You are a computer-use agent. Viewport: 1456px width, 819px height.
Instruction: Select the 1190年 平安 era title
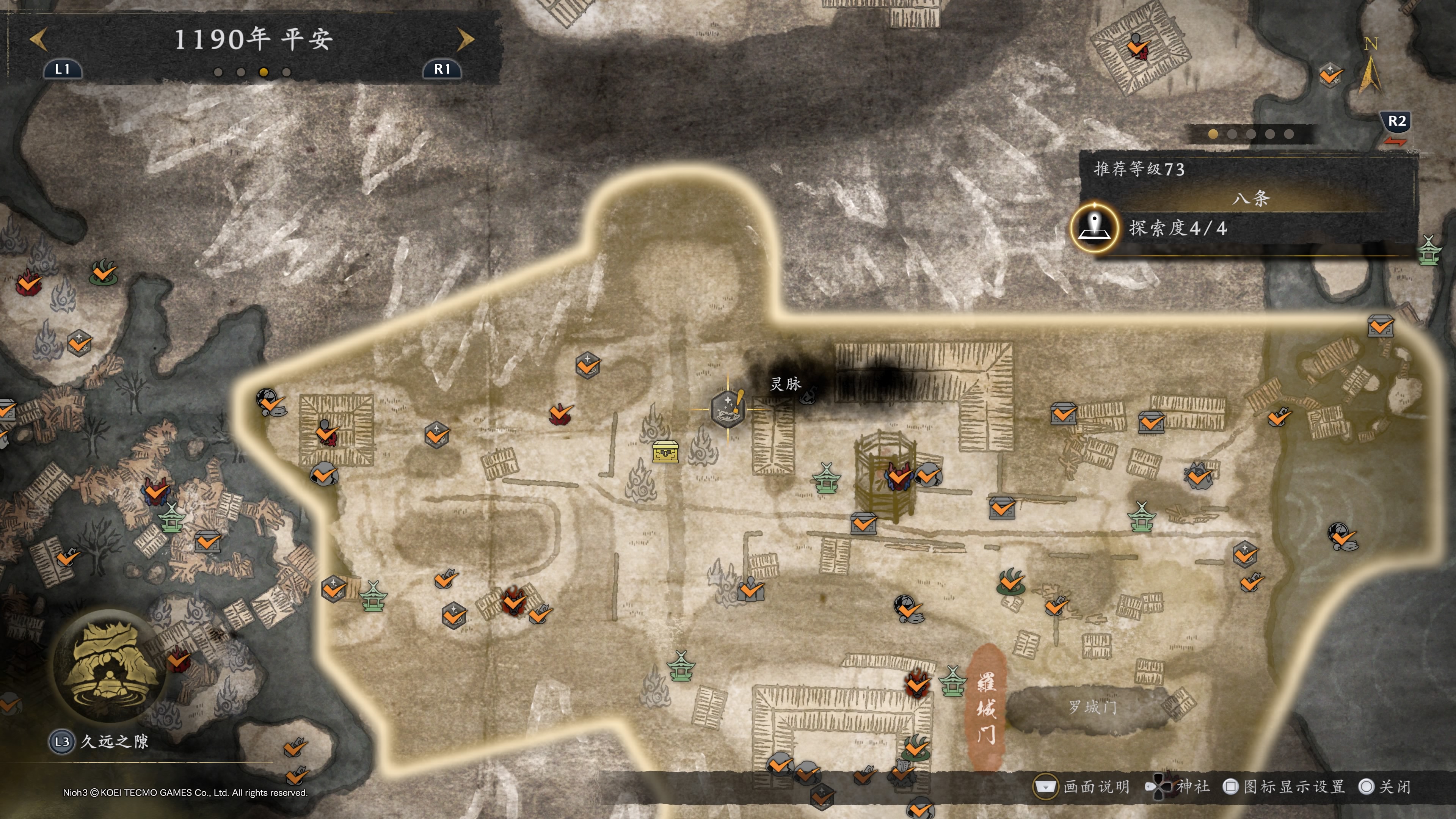pos(253,39)
